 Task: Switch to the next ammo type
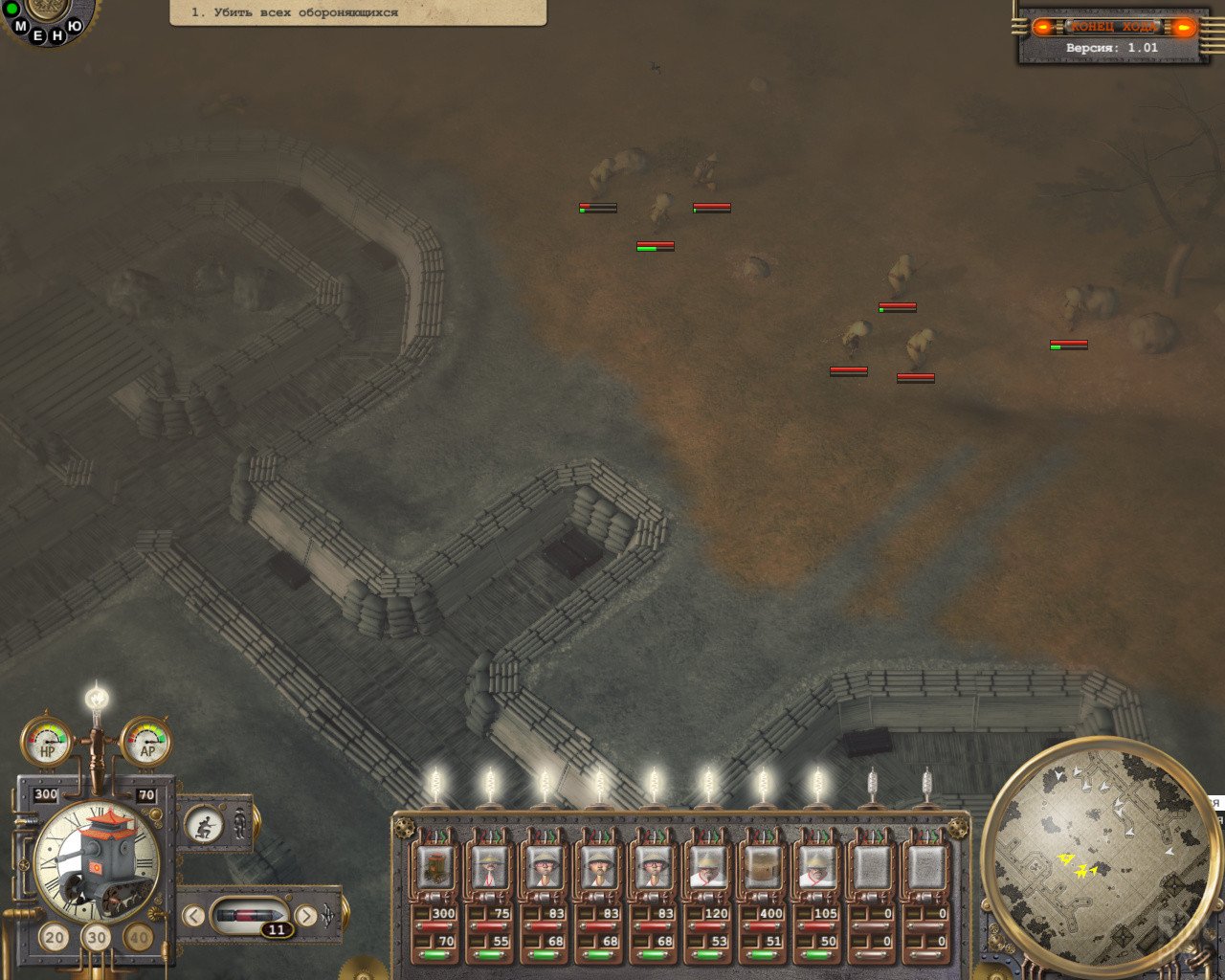[x=306, y=916]
